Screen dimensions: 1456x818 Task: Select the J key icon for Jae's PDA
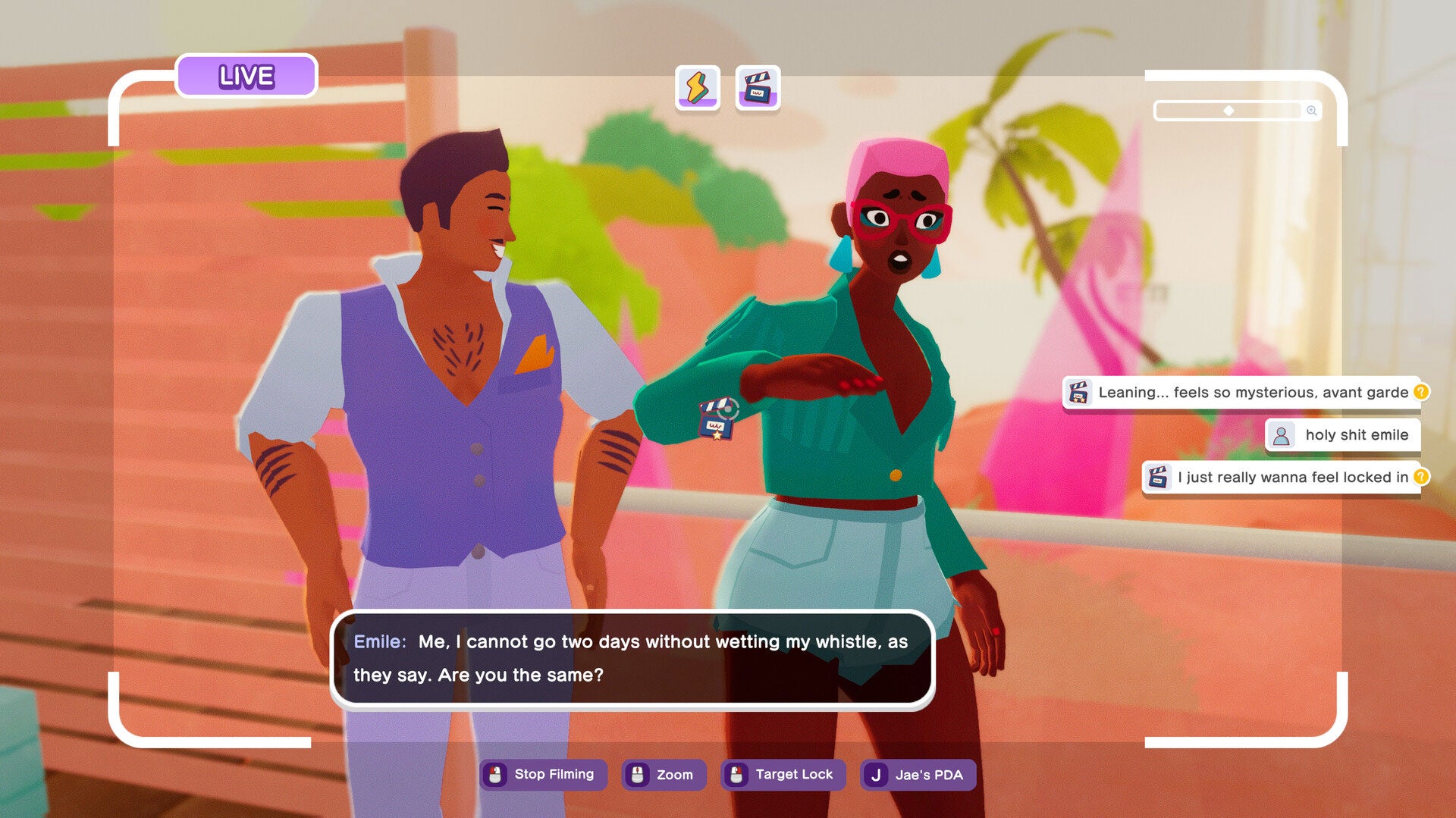tap(876, 775)
